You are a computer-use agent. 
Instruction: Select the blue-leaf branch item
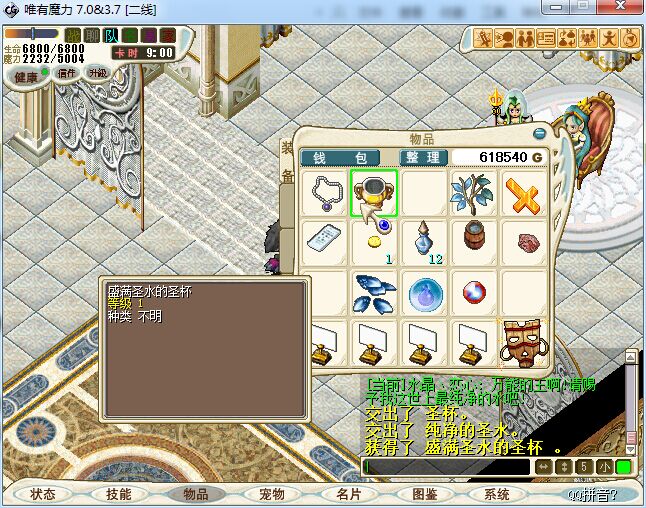pos(473,193)
